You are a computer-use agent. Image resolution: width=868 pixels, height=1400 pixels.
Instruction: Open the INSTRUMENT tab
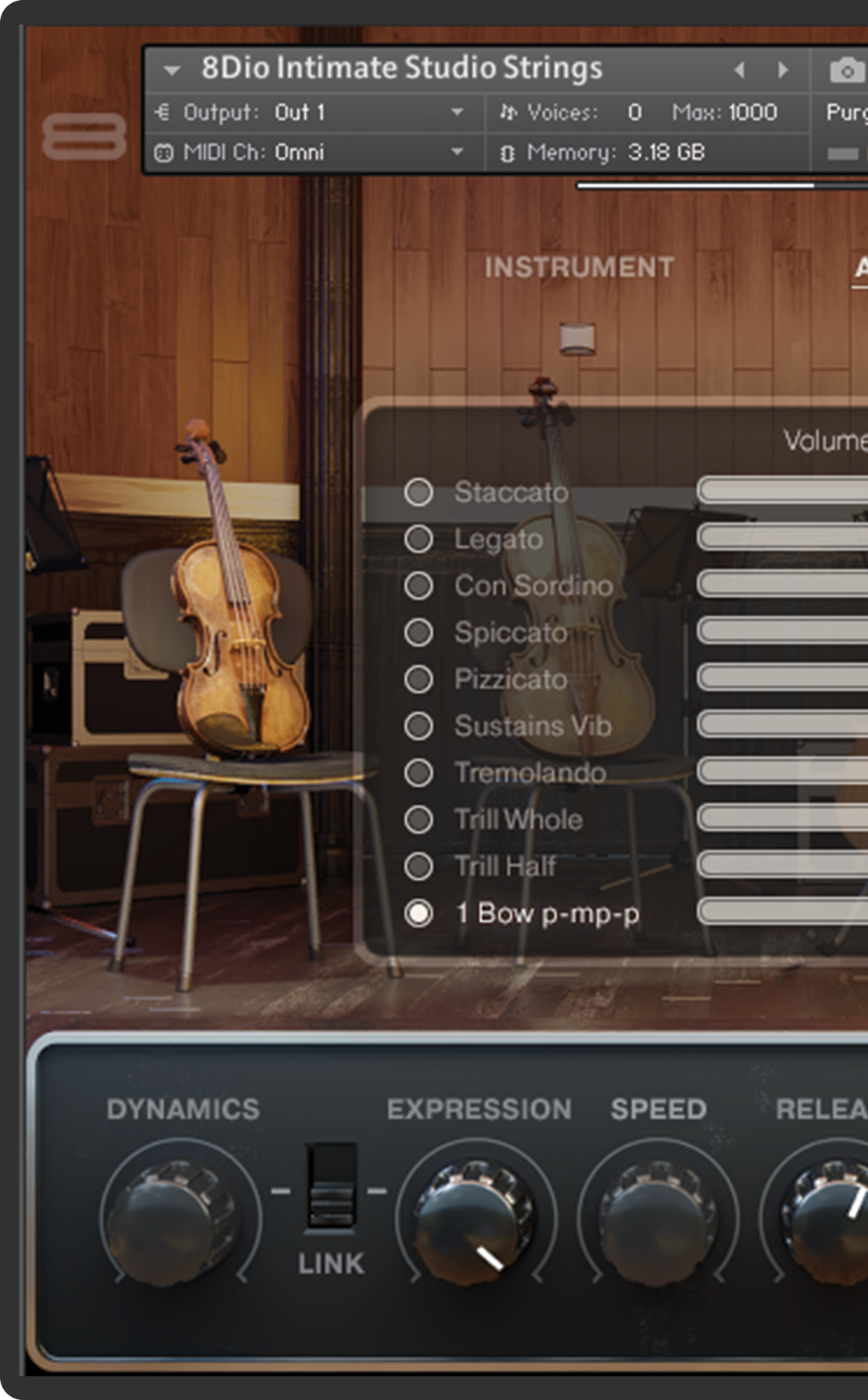point(579,267)
